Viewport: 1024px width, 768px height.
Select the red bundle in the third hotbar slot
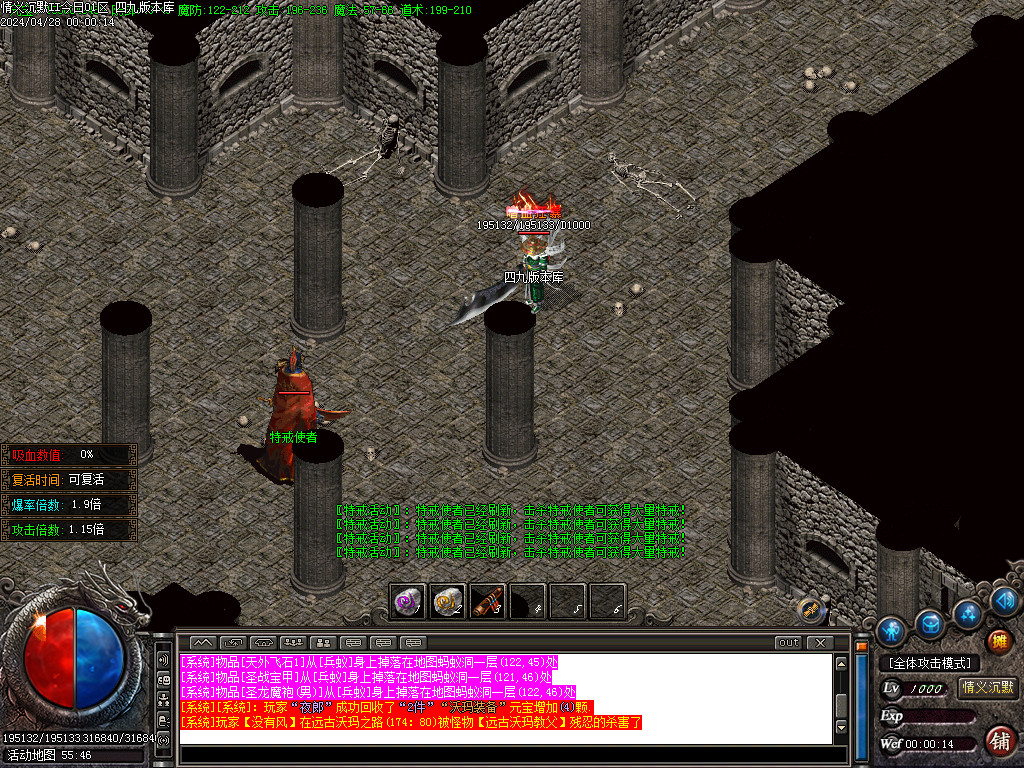(487, 601)
